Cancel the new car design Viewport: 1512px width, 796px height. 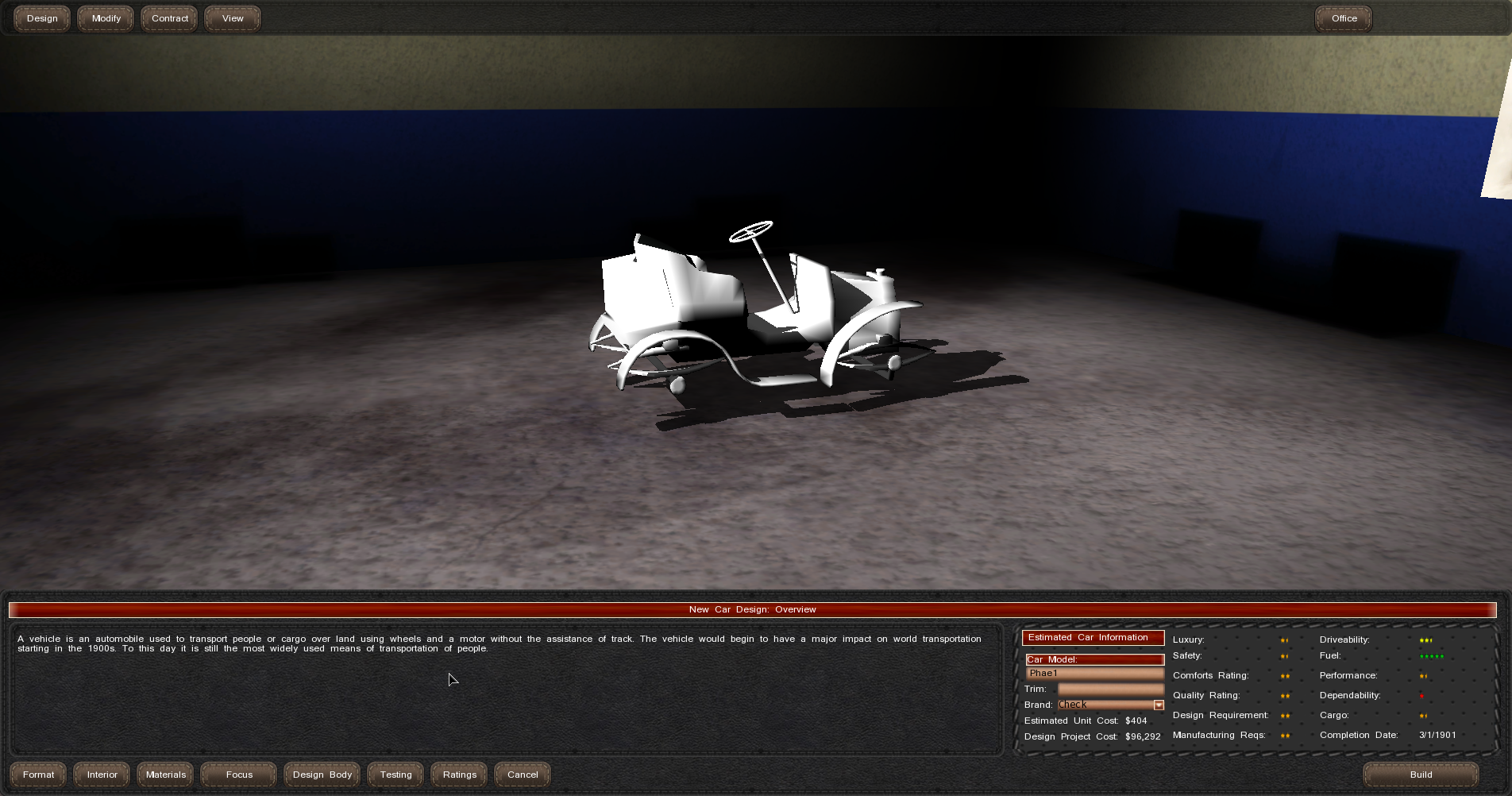point(523,775)
